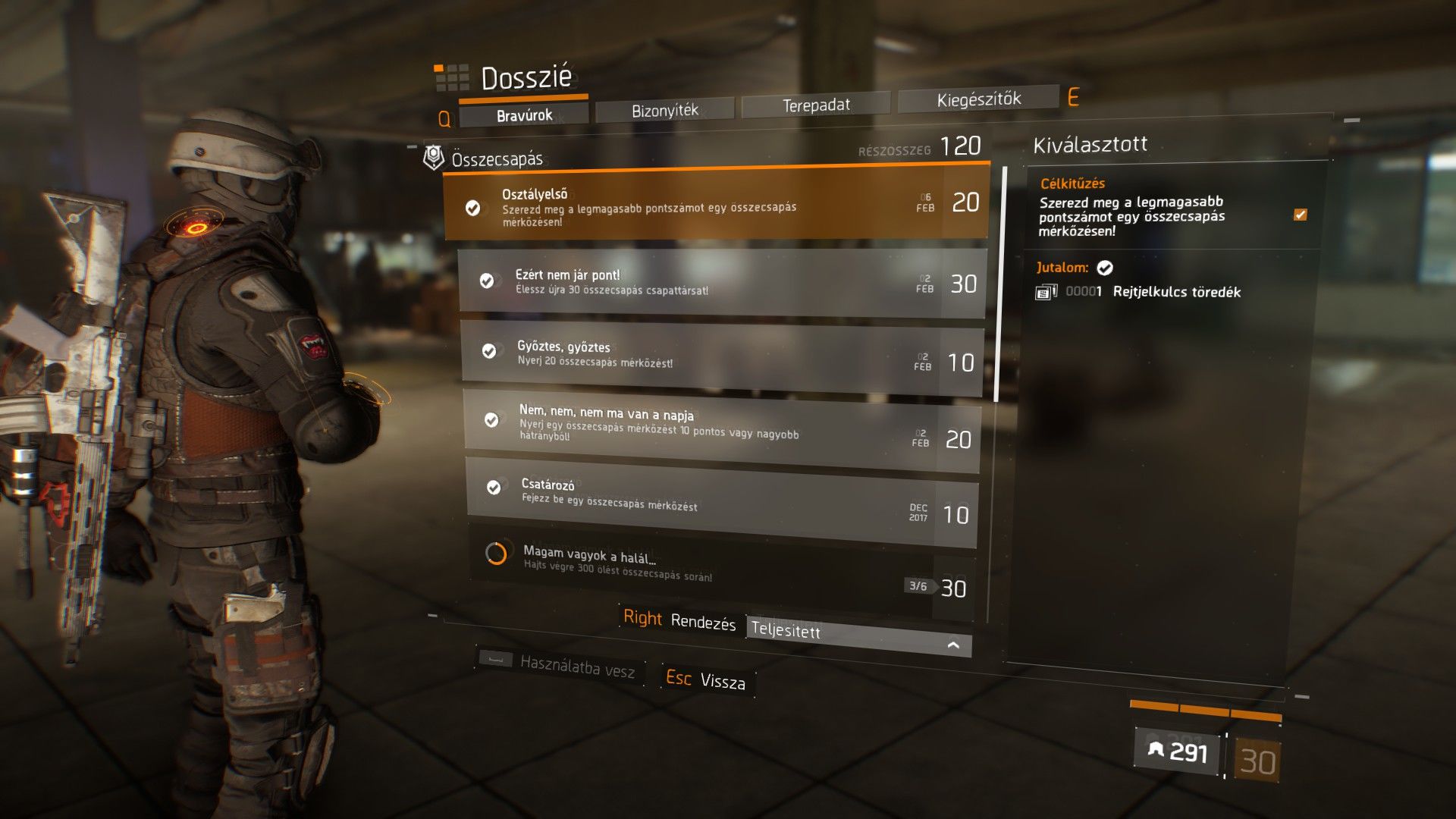Open the Teljesített sorting dropdown
The height and width of the screenshot is (819, 1456).
coord(858,635)
